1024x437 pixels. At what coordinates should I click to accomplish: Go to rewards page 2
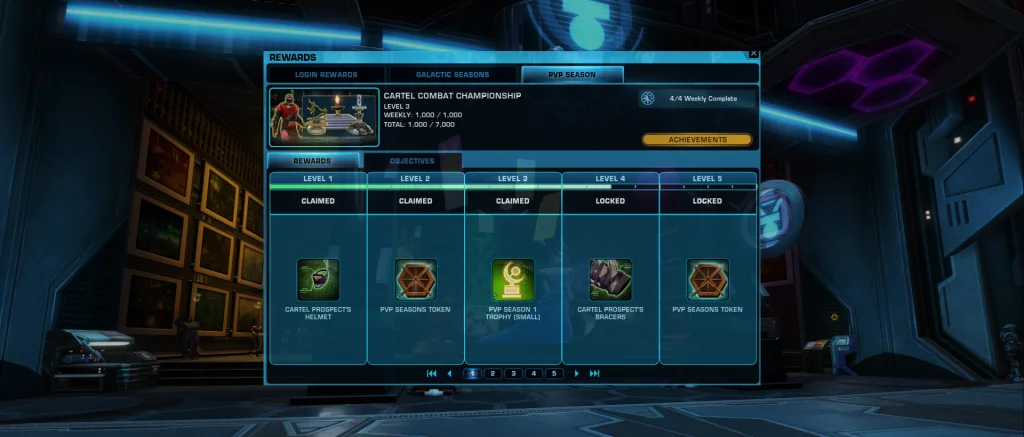coord(492,373)
